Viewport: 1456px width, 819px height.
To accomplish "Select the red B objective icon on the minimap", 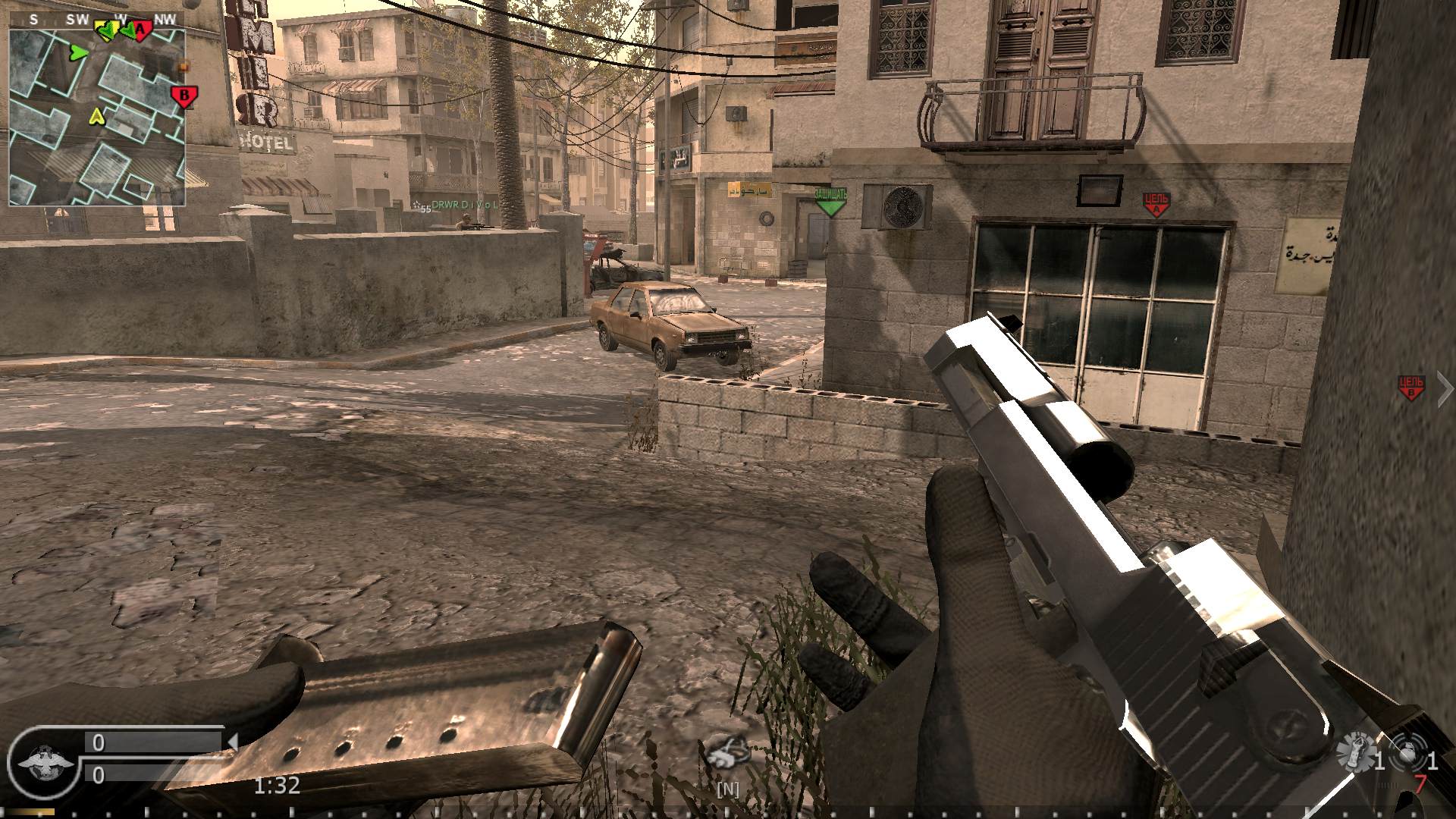I will pyautogui.click(x=184, y=96).
